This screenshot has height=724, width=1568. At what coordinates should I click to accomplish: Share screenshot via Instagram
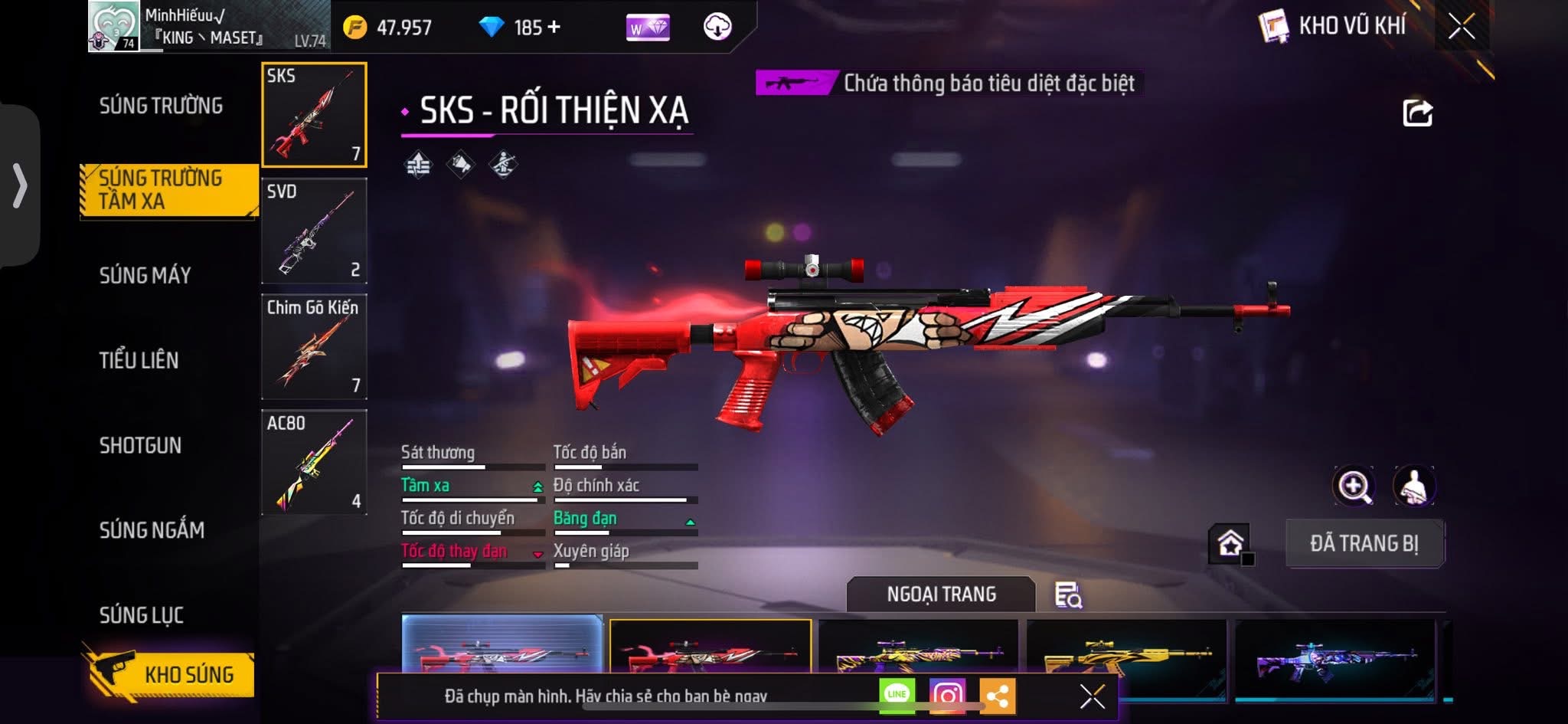(947, 695)
